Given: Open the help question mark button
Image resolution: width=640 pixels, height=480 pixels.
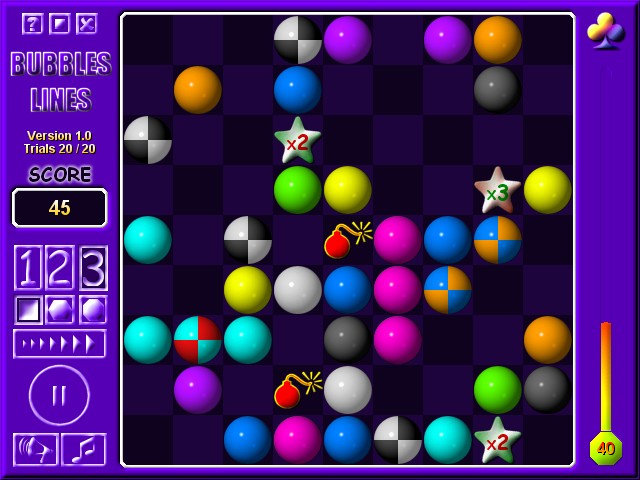Looking at the screenshot, I should click(32, 24).
